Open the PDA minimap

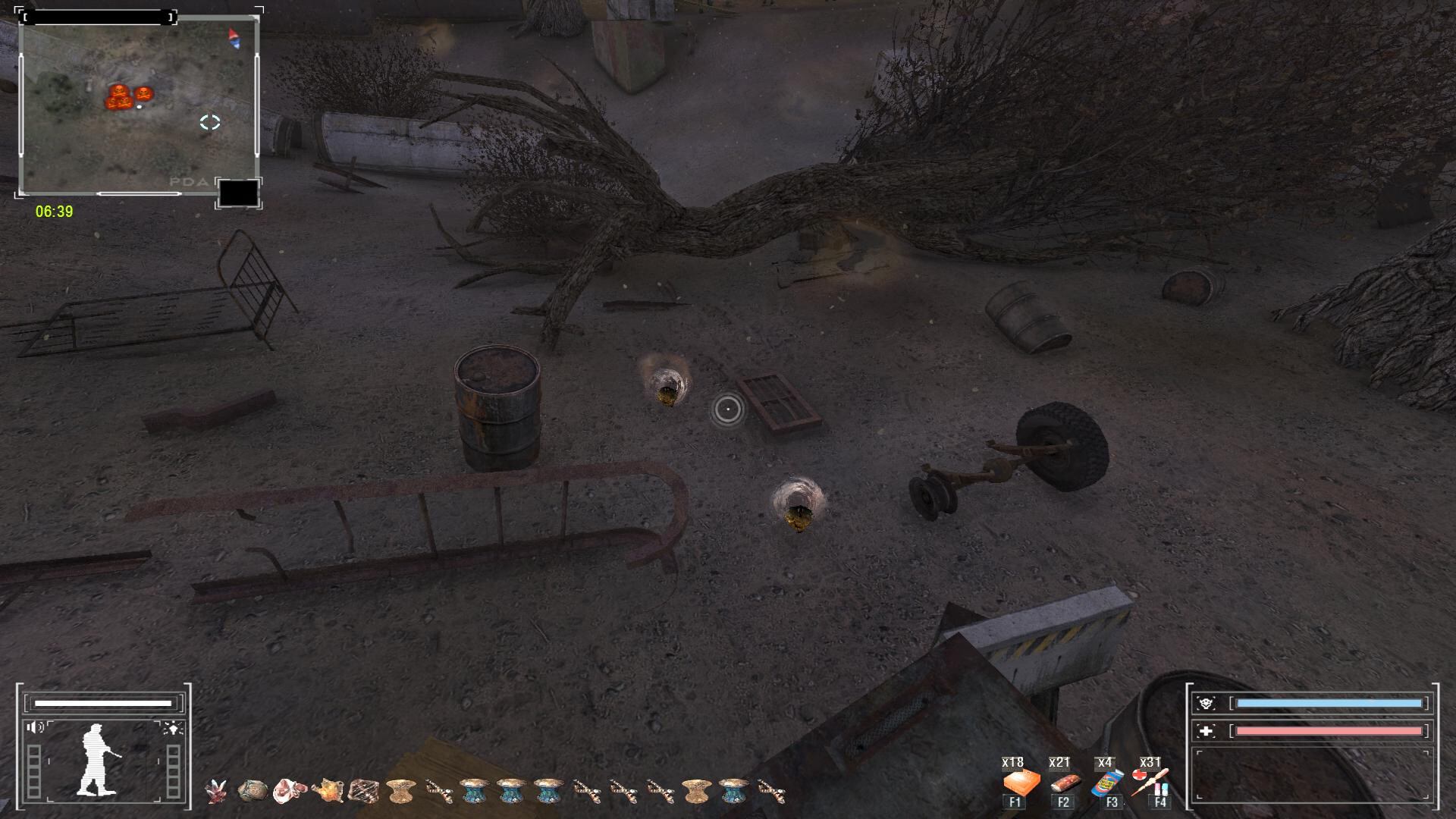(139, 106)
